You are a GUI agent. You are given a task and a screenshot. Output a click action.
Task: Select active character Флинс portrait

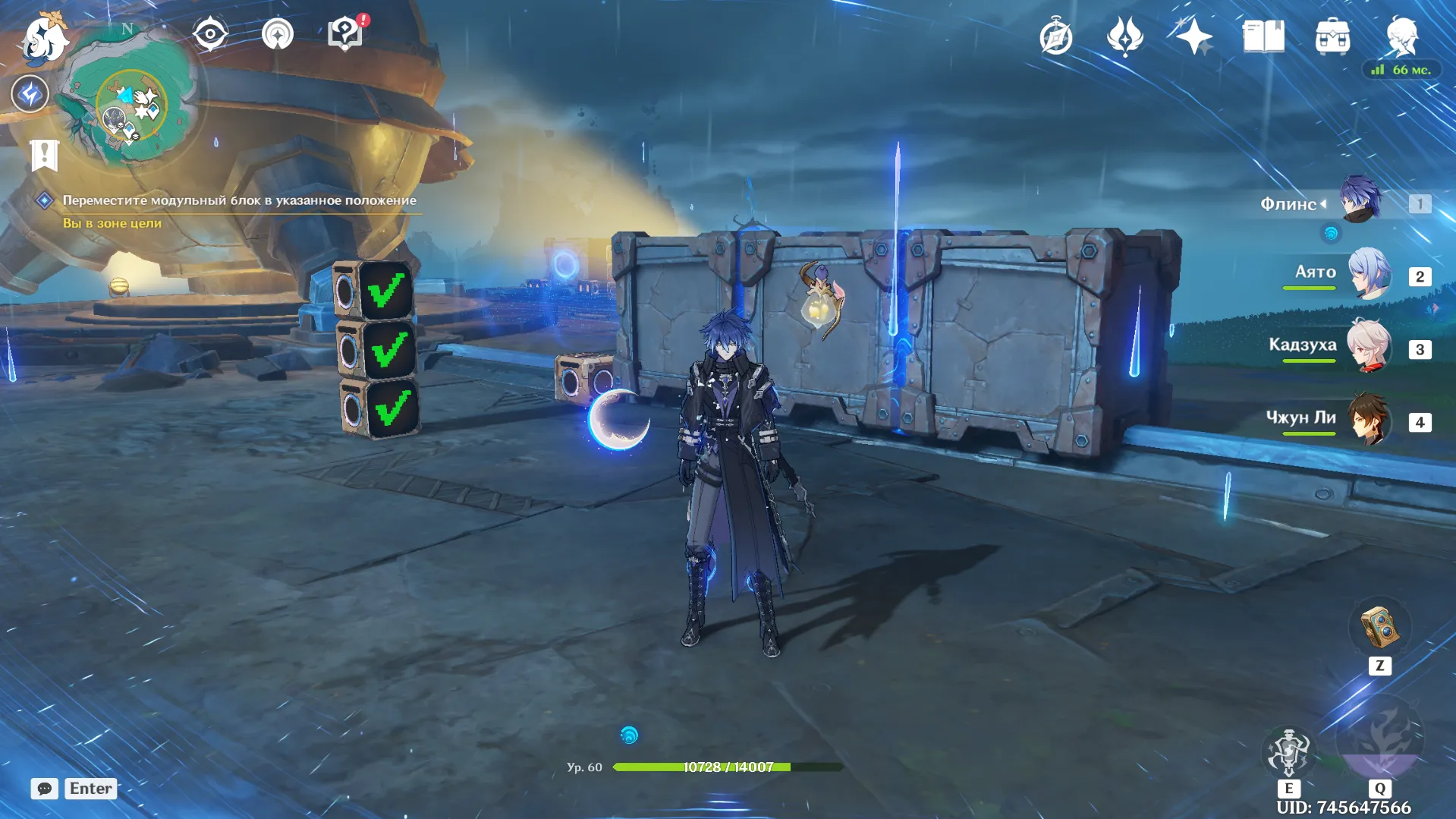pyautogui.click(x=1360, y=200)
